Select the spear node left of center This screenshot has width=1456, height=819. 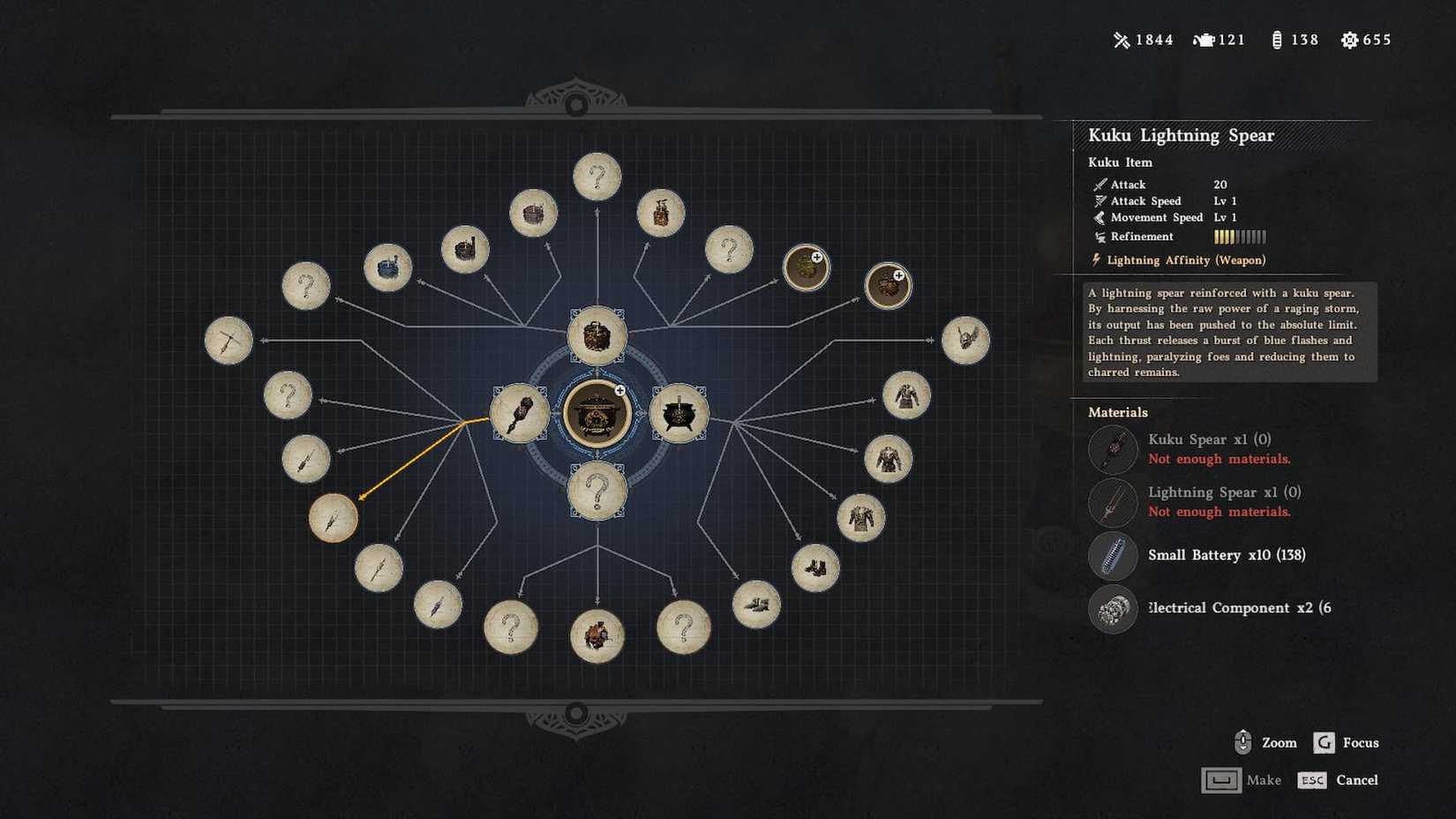tap(519, 412)
